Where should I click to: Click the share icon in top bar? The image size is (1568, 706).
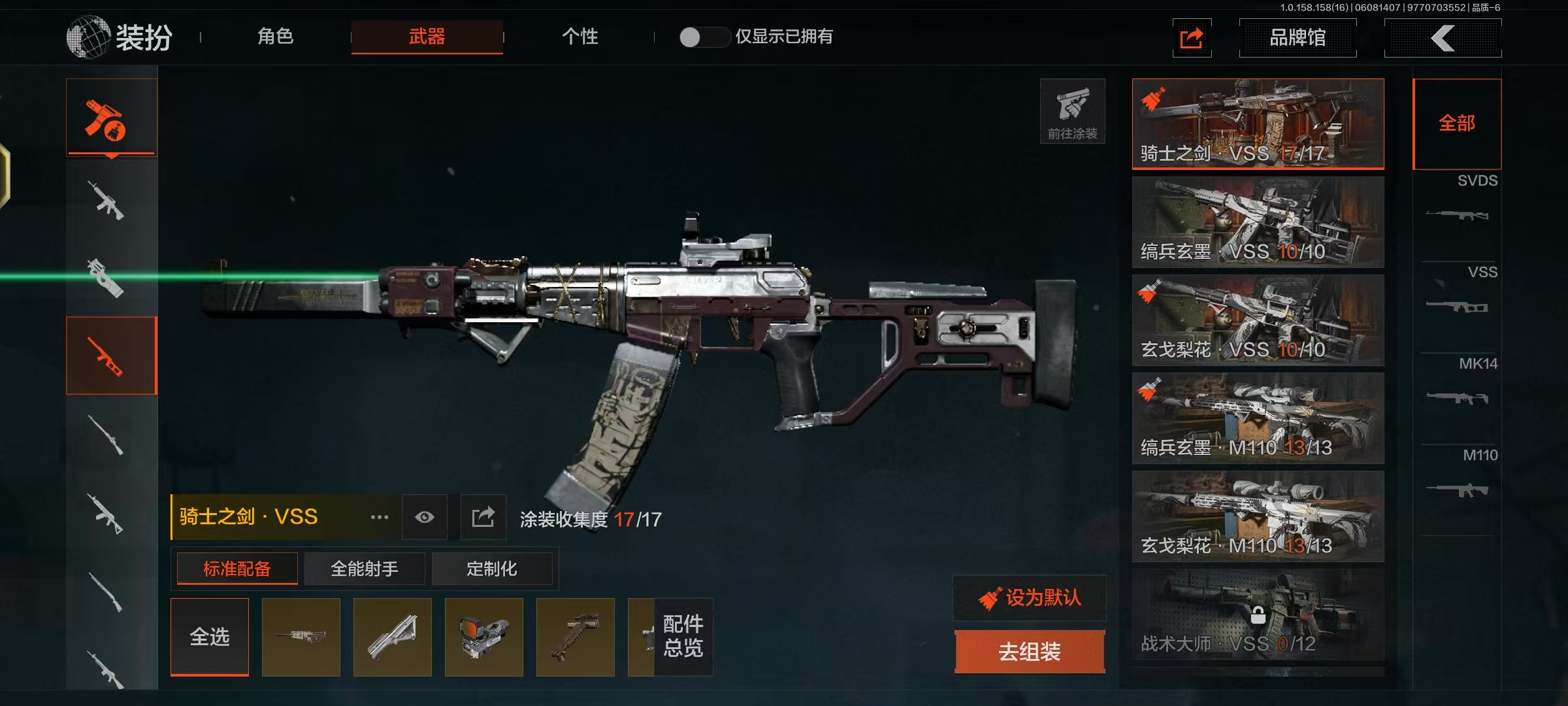coord(1192,38)
